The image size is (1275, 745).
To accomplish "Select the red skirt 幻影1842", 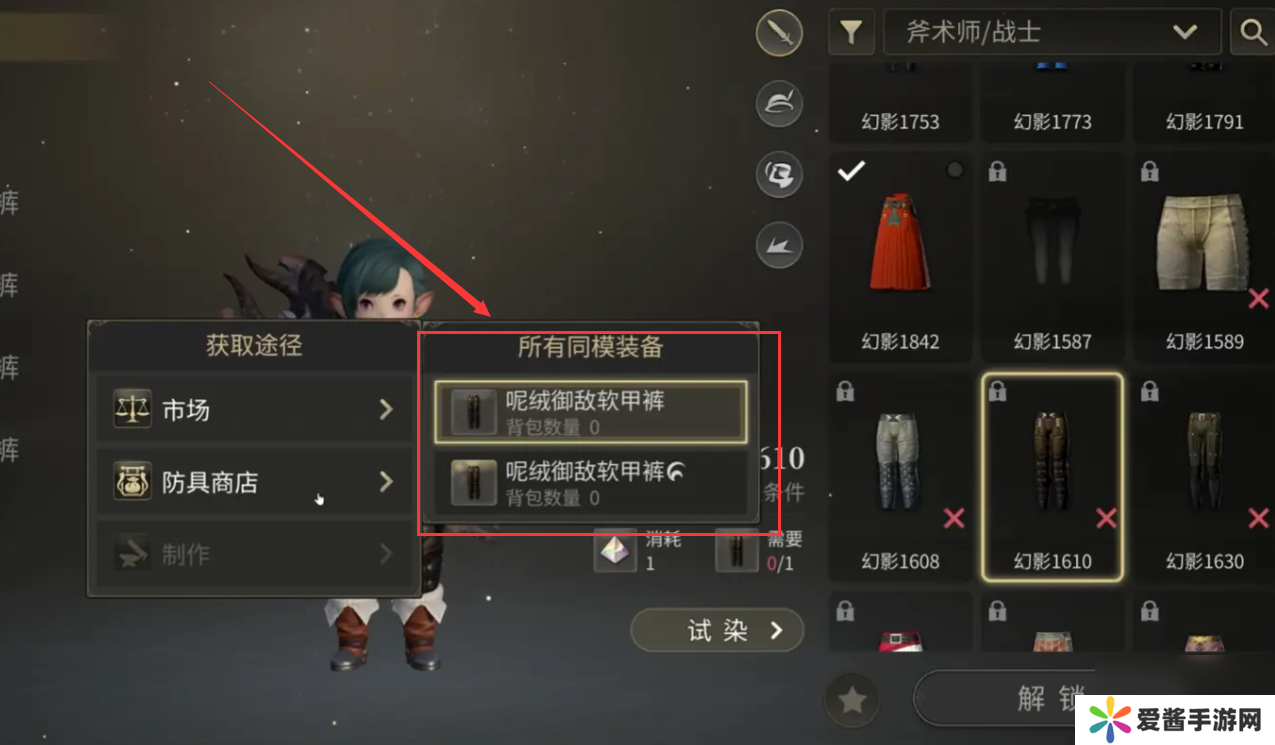I will pyautogui.click(x=900, y=255).
